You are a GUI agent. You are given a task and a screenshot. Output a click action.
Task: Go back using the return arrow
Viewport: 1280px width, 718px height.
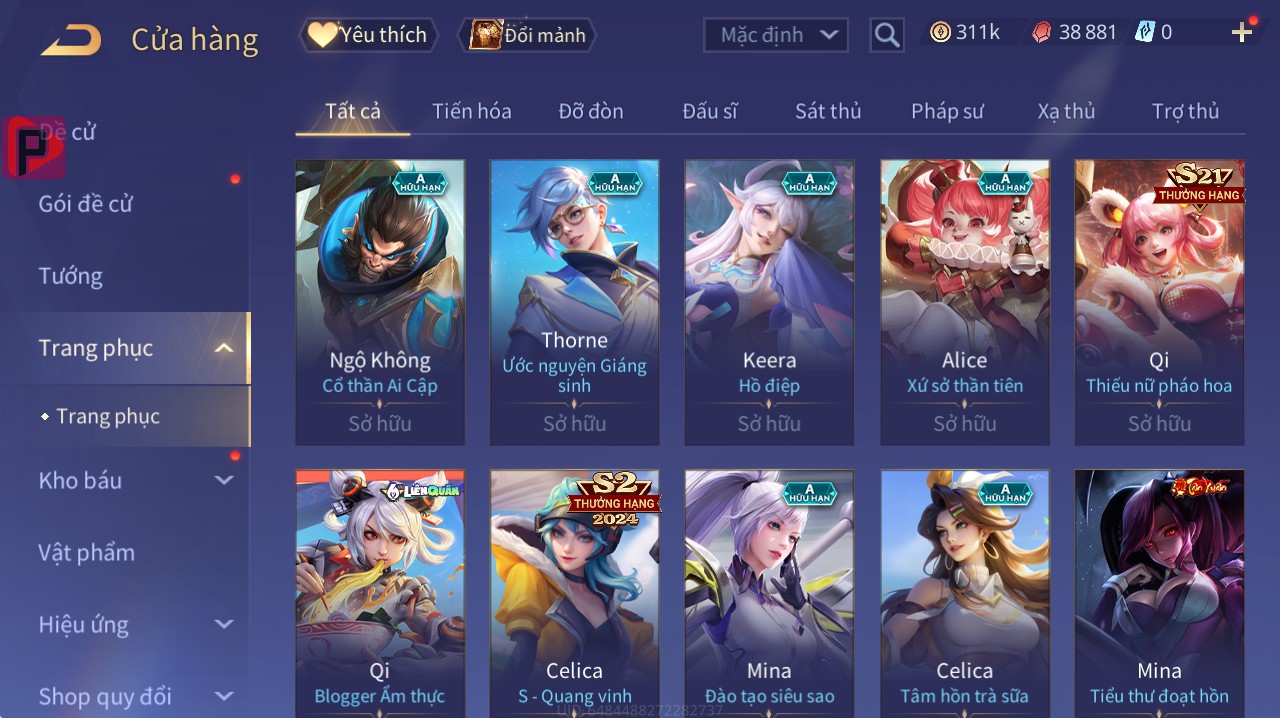(71, 40)
